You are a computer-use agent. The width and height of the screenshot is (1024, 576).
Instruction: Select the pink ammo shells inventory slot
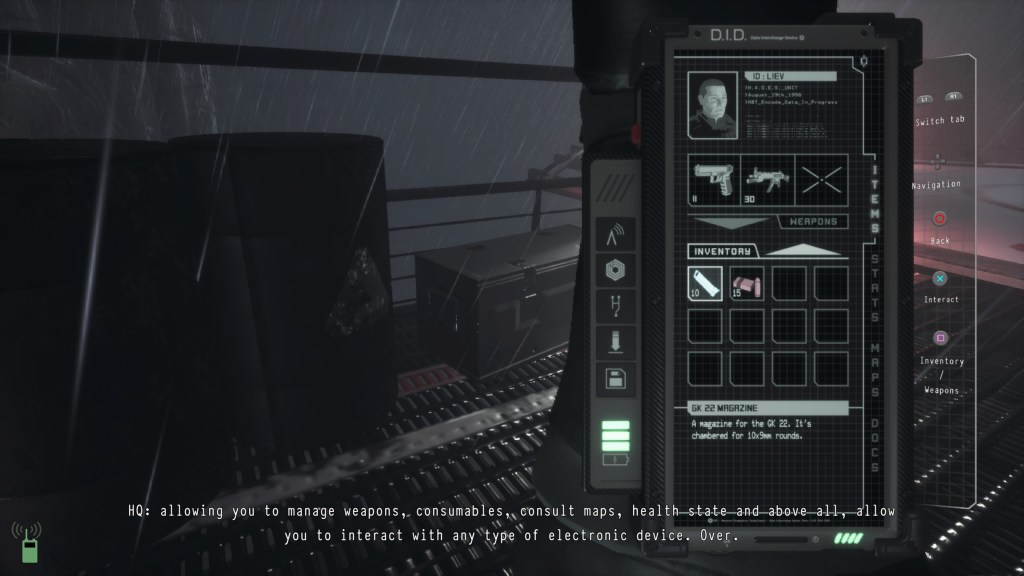click(747, 284)
